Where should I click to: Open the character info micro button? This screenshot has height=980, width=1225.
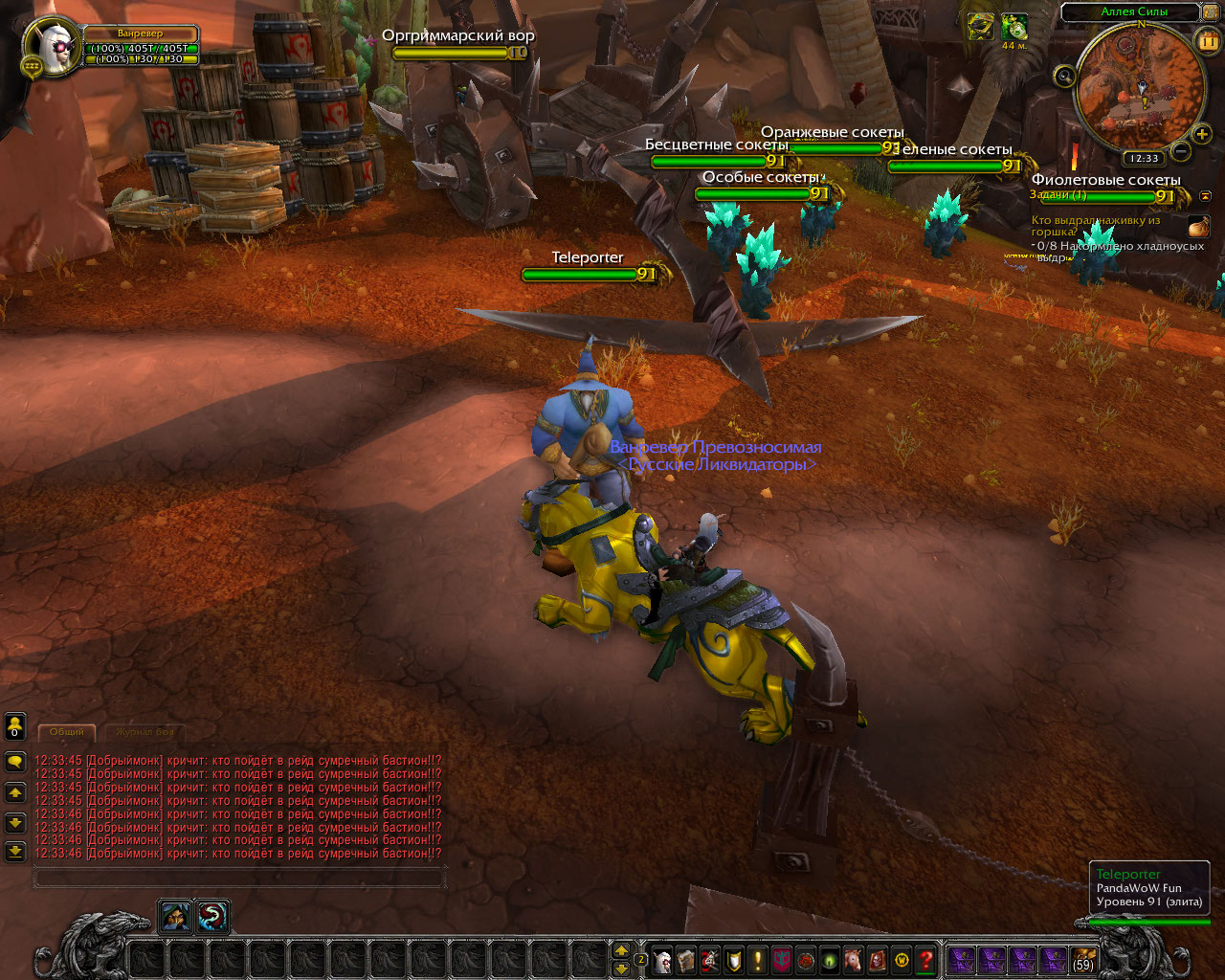click(662, 960)
